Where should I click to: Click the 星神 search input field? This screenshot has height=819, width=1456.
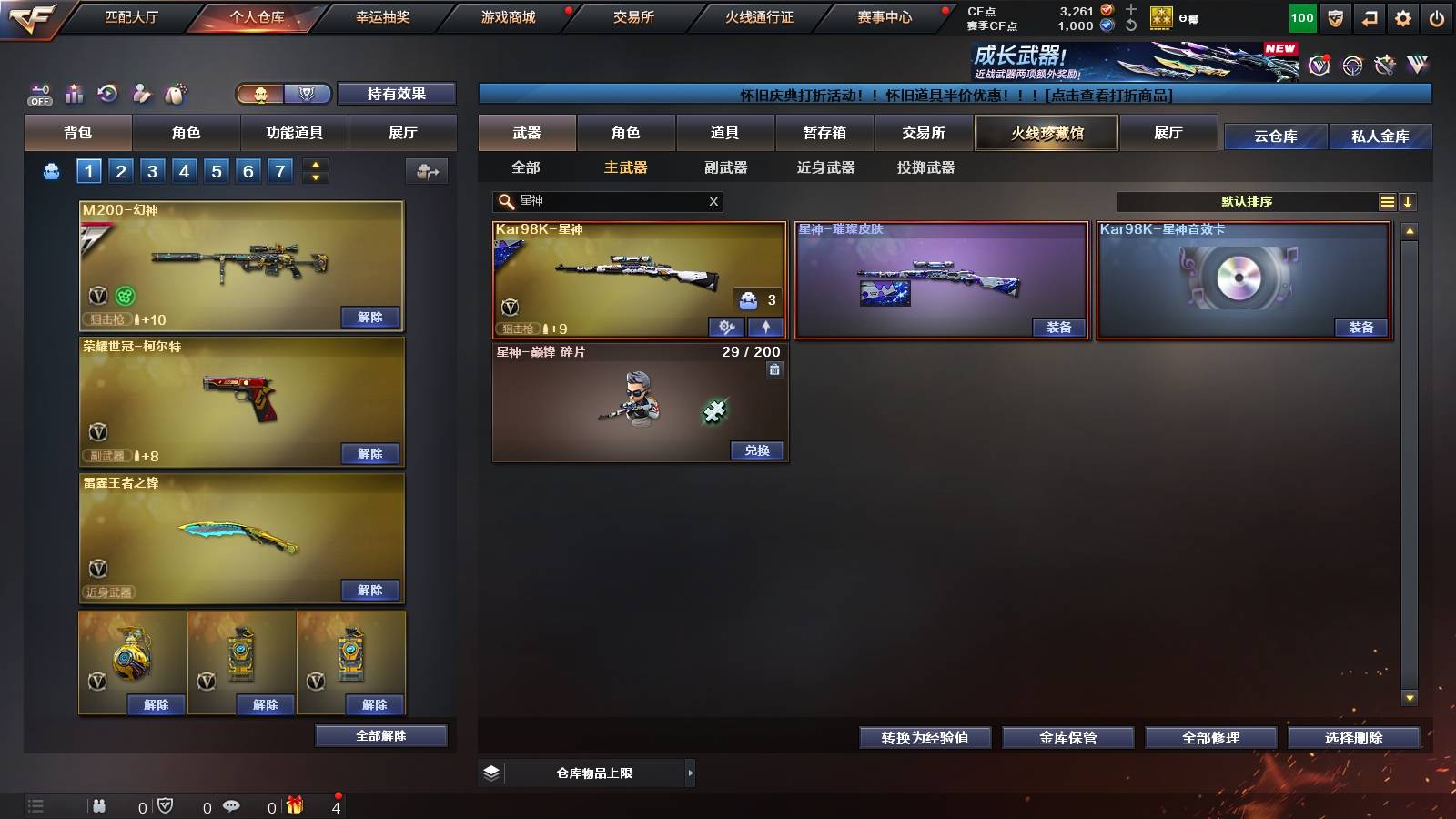(x=601, y=201)
